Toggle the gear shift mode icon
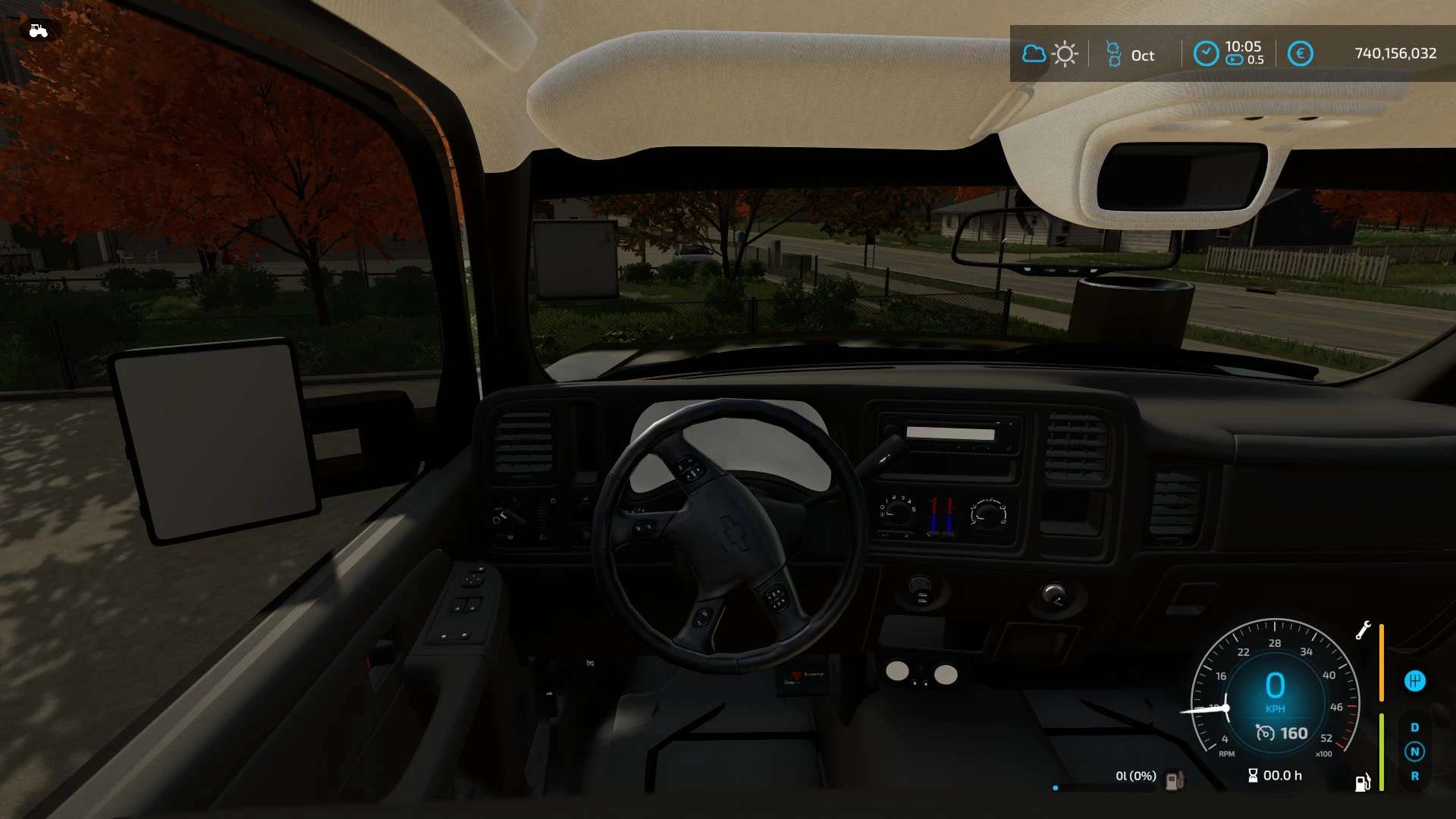The width and height of the screenshot is (1456, 819). point(1414,681)
